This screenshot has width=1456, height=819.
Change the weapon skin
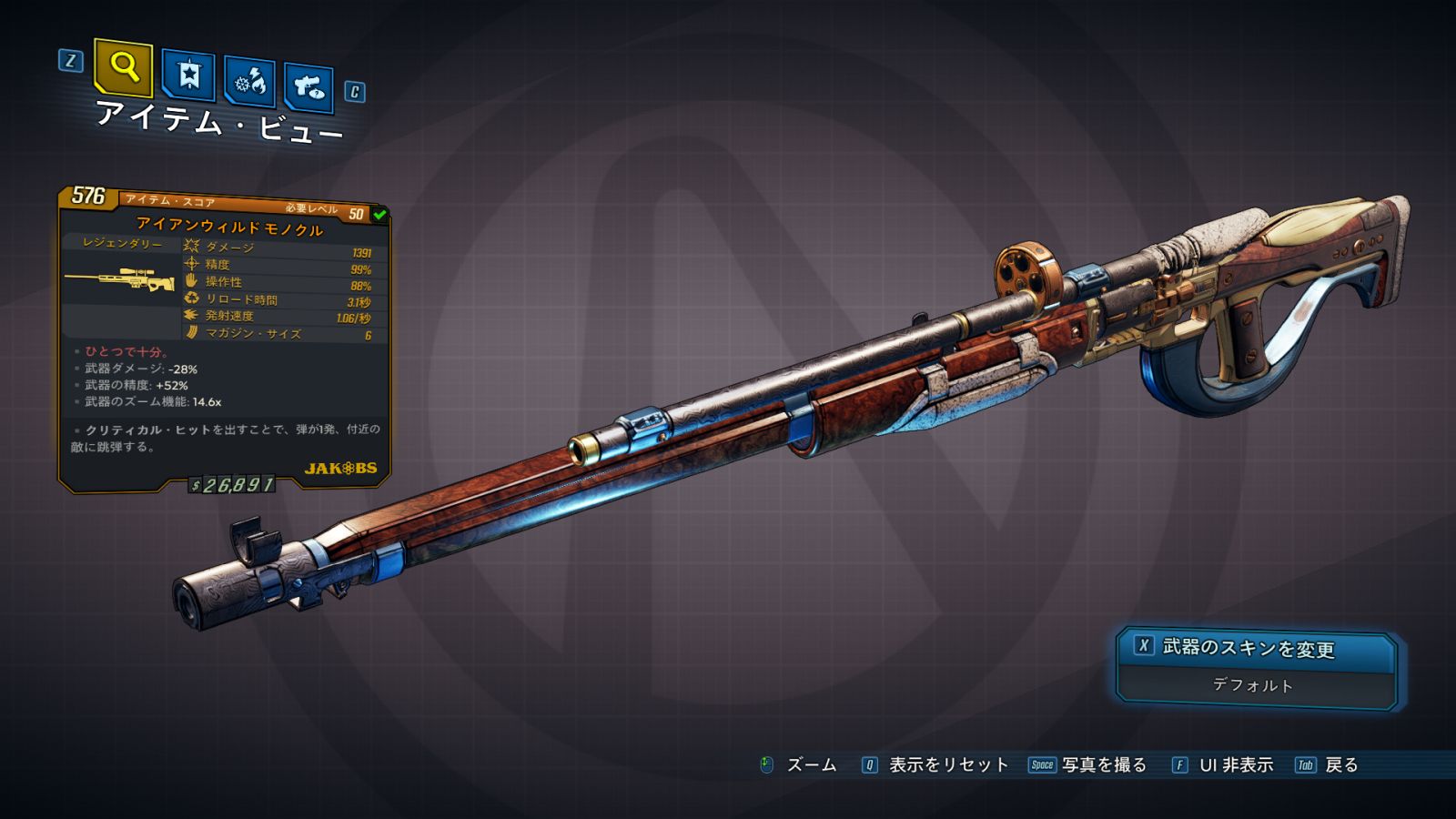[1256, 648]
